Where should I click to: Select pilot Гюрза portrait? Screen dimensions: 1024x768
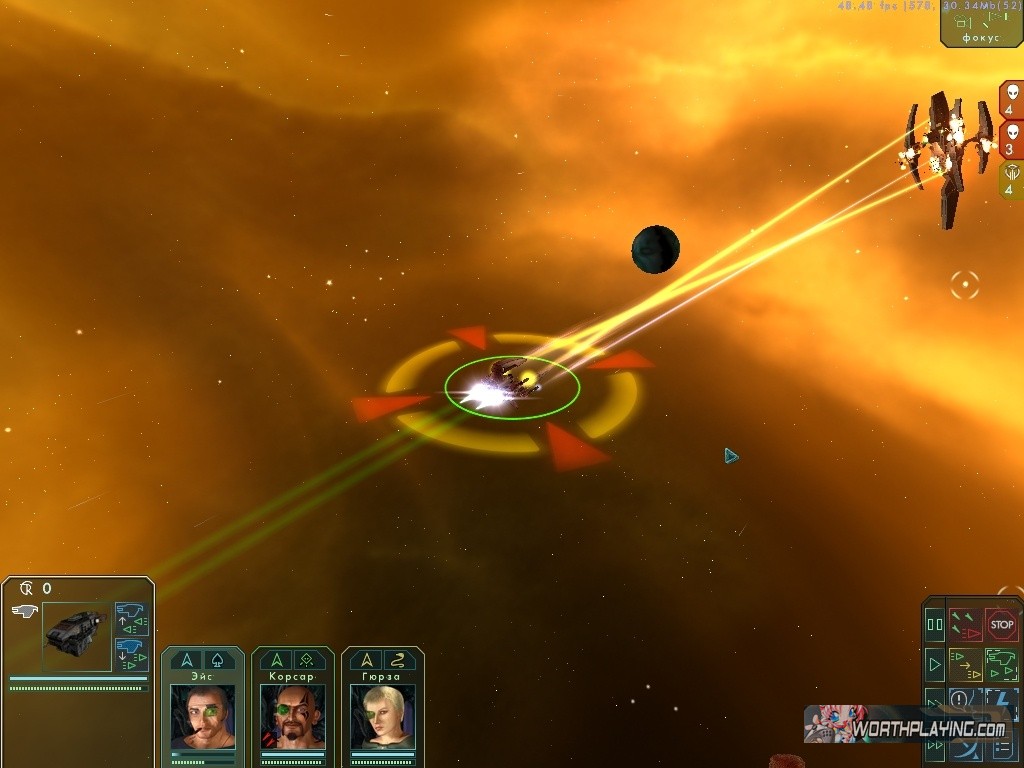pyautogui.click(x=382, y=716)
